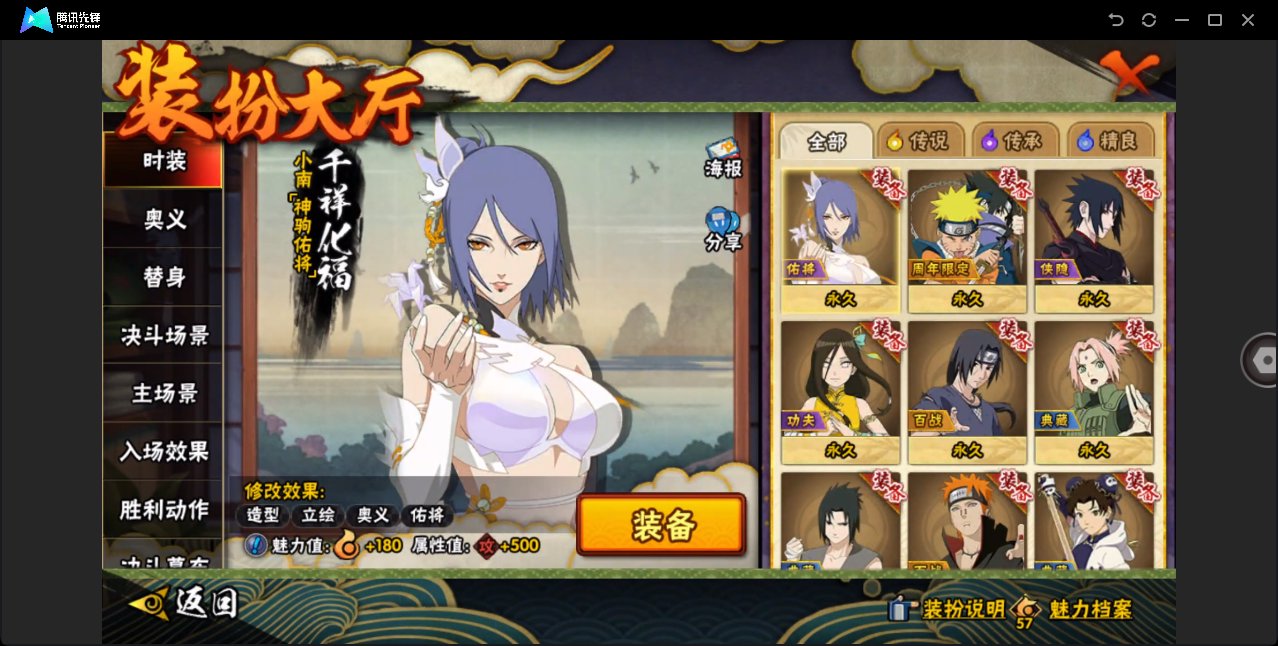Open the 魅力档案 charm profile
The width and height of the screenshot is (1278, 646).
tap(1089, 609)
